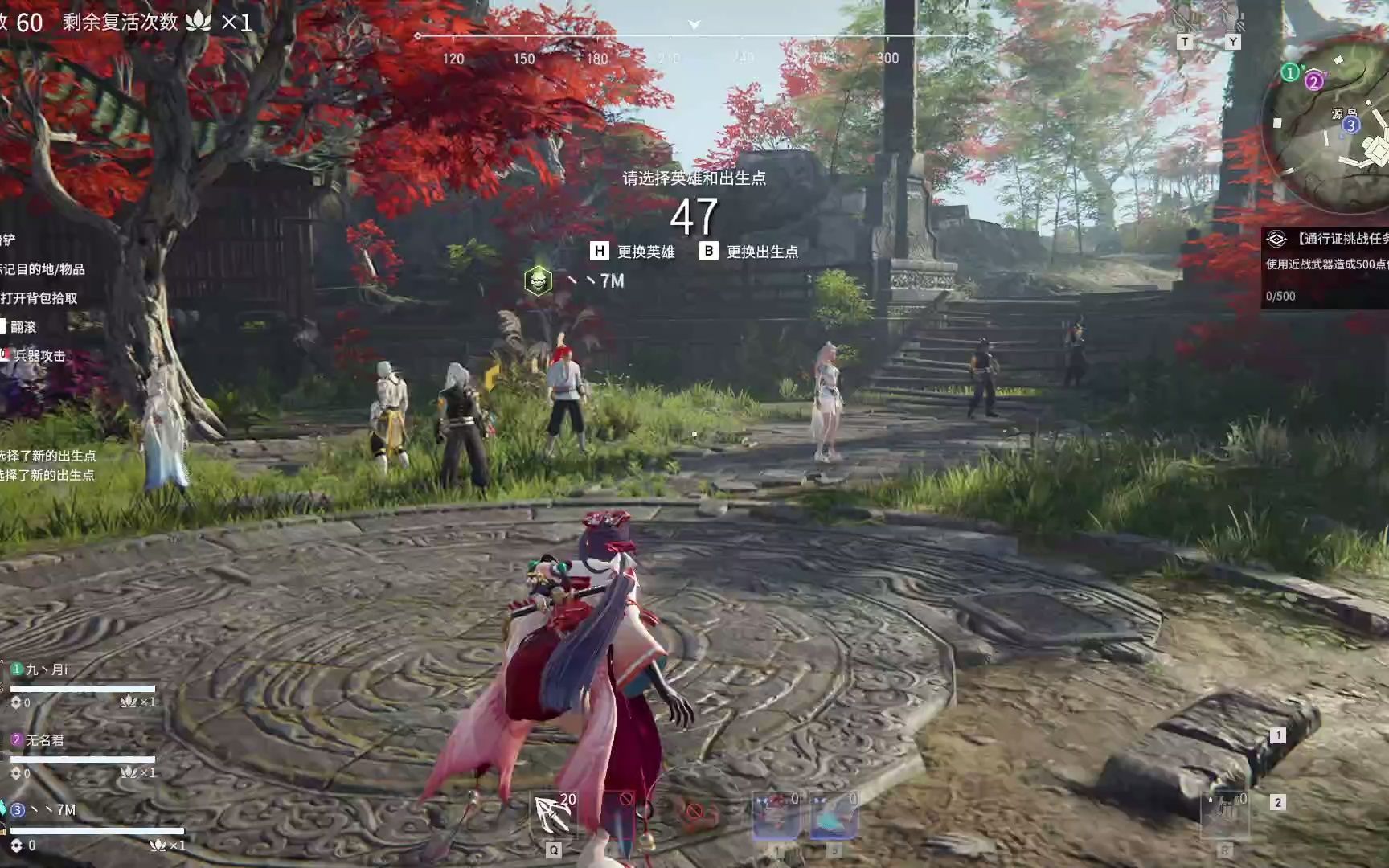Select the faded item slot above R
1389x868 pixels.
[x=1224, y=813]
